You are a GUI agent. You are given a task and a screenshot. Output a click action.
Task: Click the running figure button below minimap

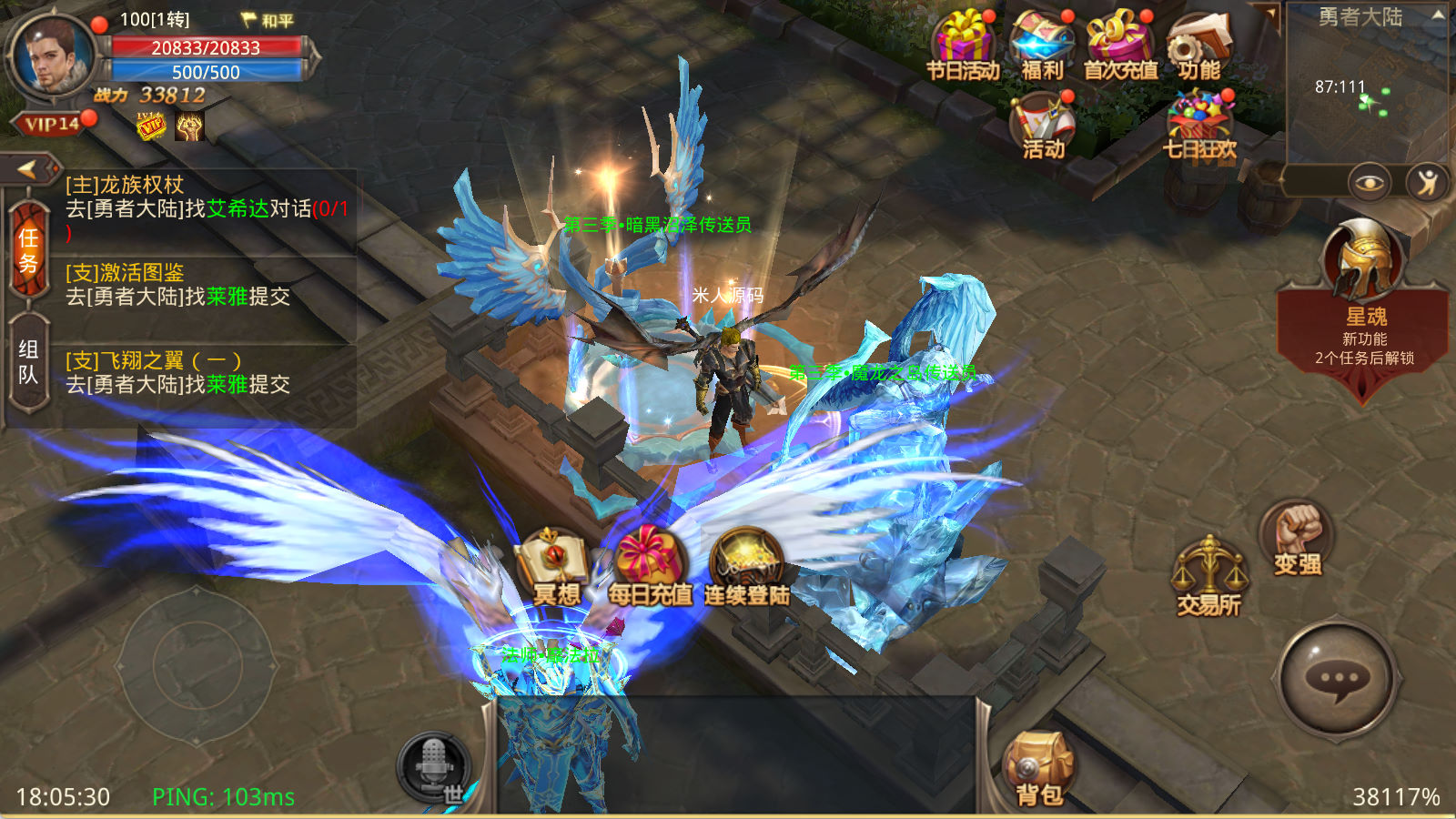[x=1427, y=183]
